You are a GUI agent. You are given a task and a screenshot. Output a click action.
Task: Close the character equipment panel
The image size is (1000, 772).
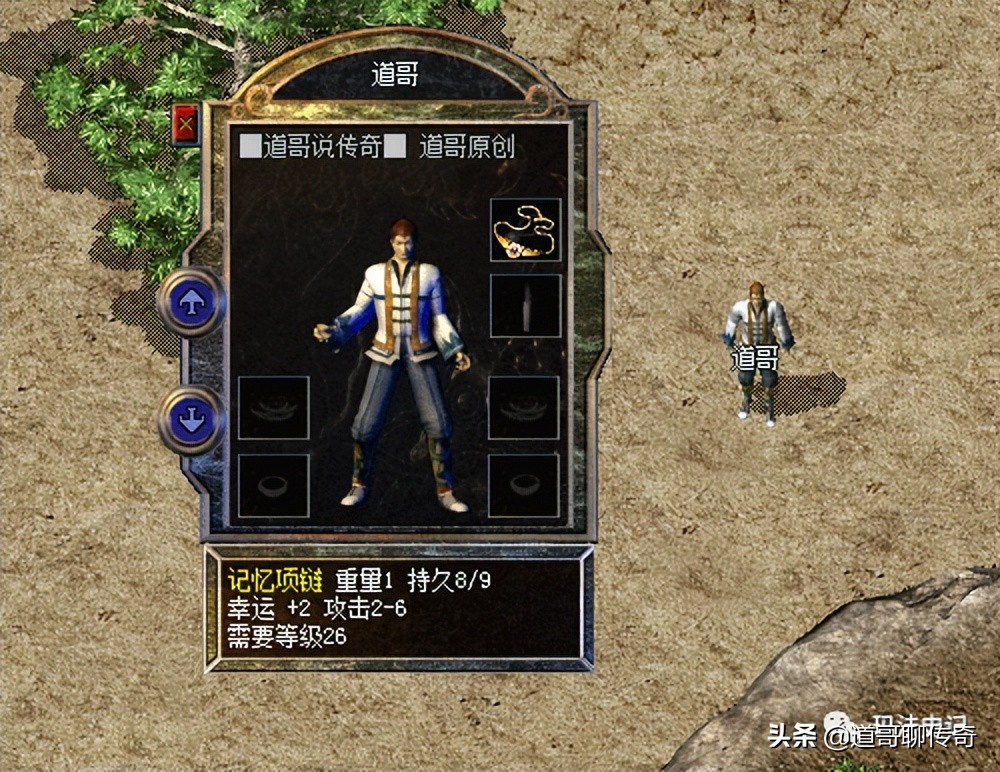pyautogui.click(x=186, y=125)
